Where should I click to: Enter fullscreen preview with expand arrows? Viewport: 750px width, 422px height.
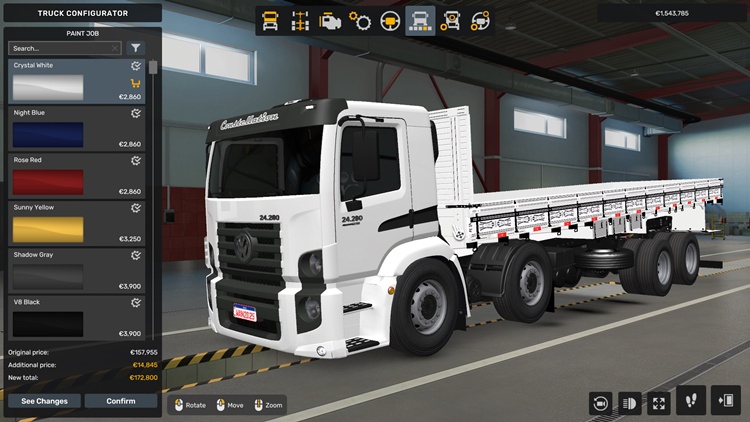(658, 402)
